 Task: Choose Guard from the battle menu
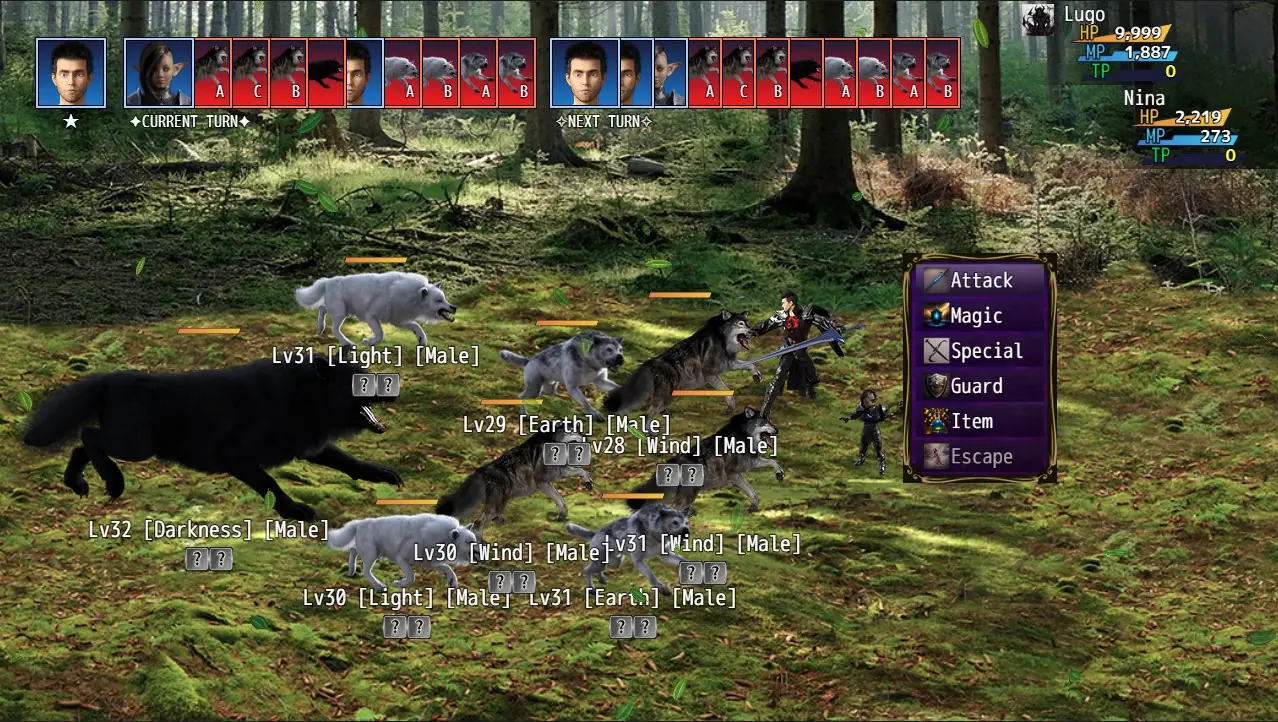[980, 386]
